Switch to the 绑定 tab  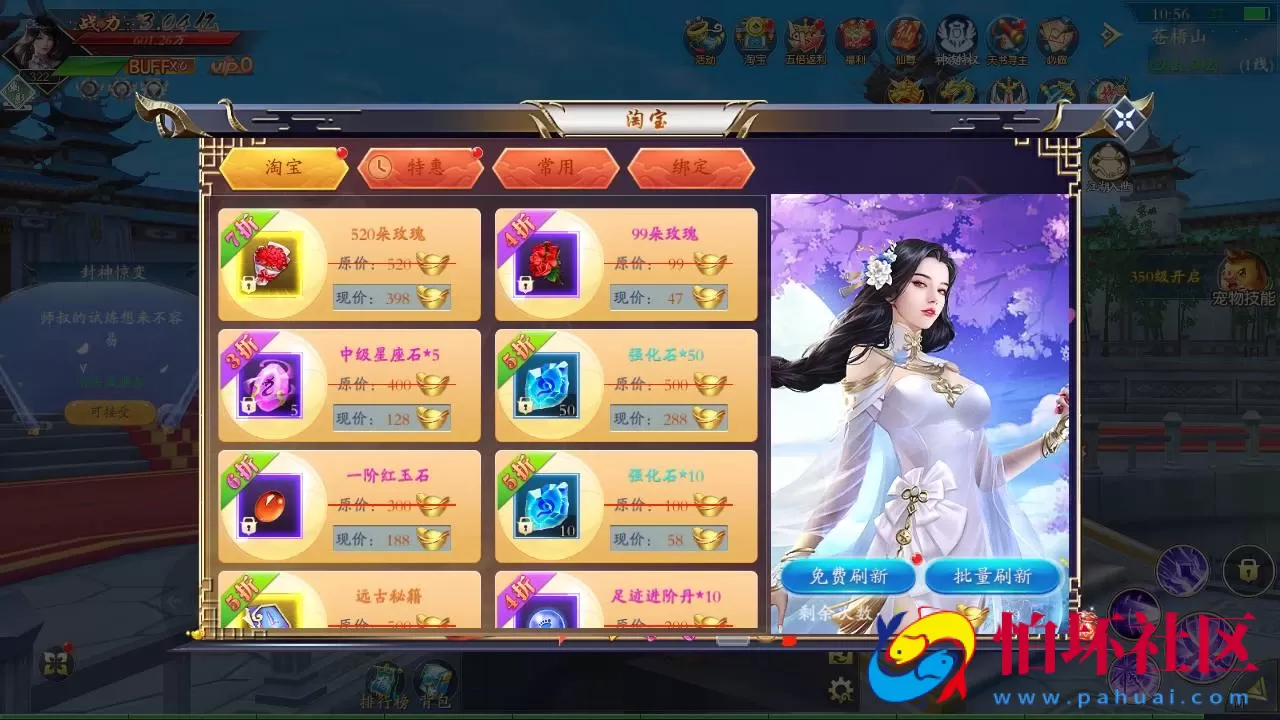click(690, 168)
